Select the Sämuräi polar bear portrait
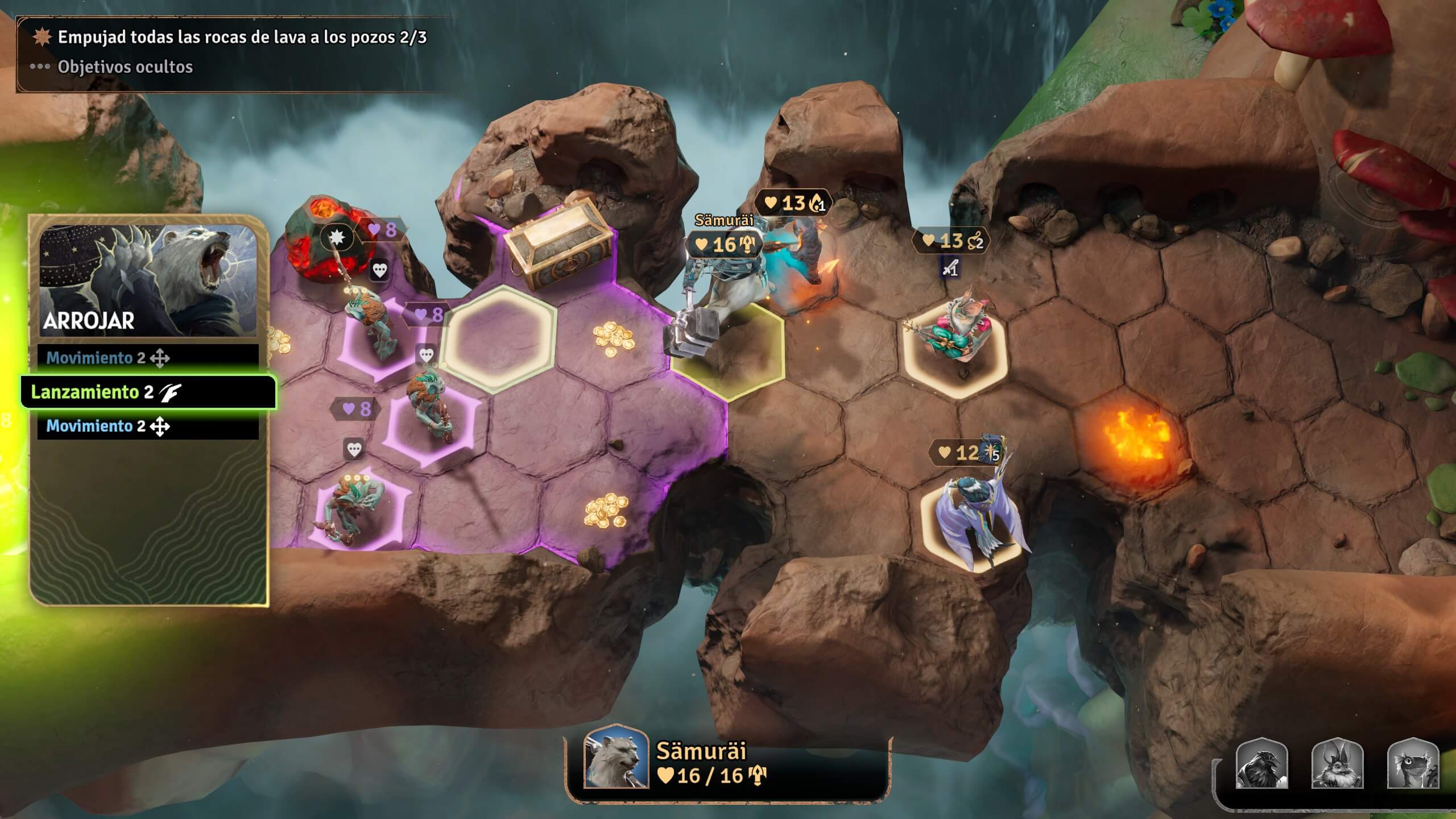1456x819 pixels. point(617,756)
